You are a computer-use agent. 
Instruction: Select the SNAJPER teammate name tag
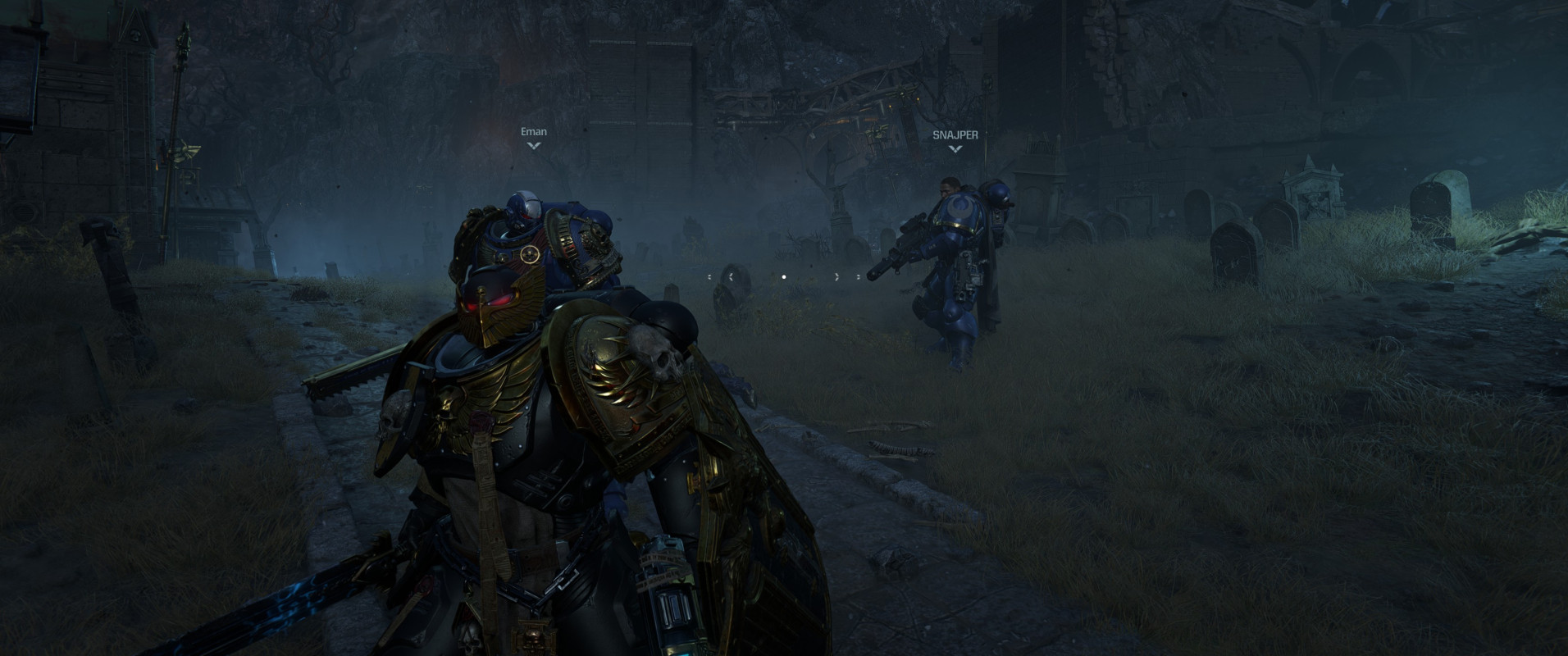[x=955, y=135]
